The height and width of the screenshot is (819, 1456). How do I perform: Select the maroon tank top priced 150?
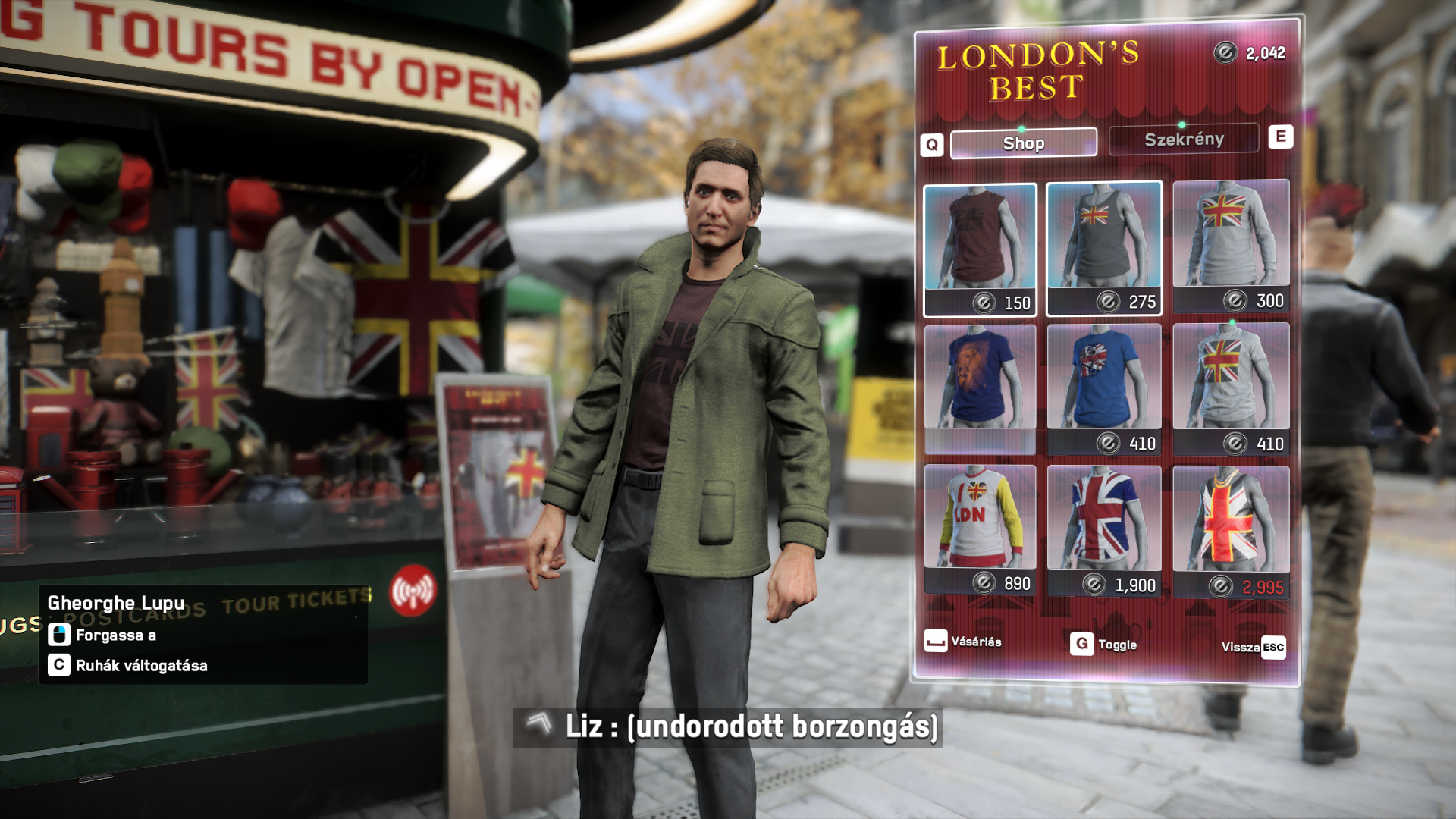tap(980, 248)
